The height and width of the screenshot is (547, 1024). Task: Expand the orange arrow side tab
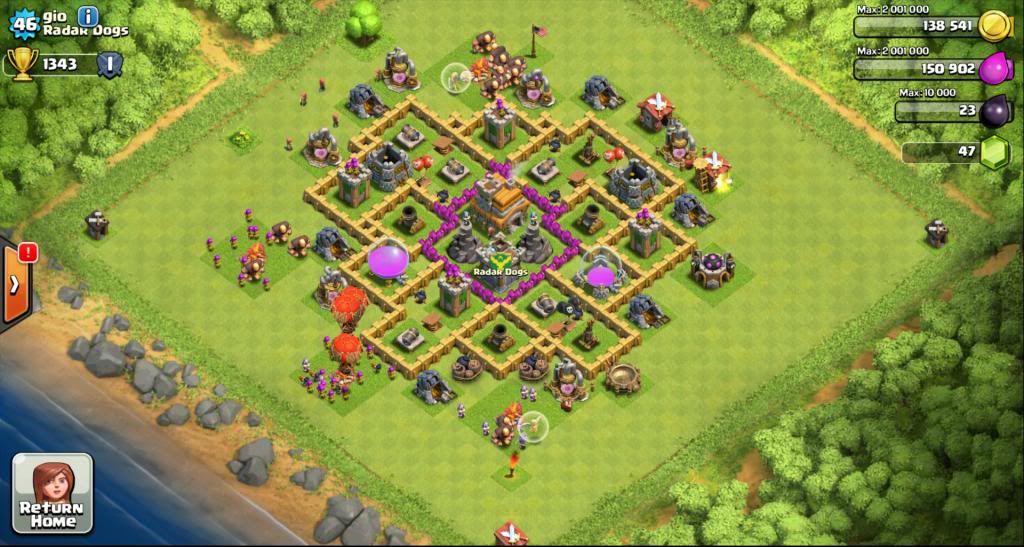click(x=16, y=285)
